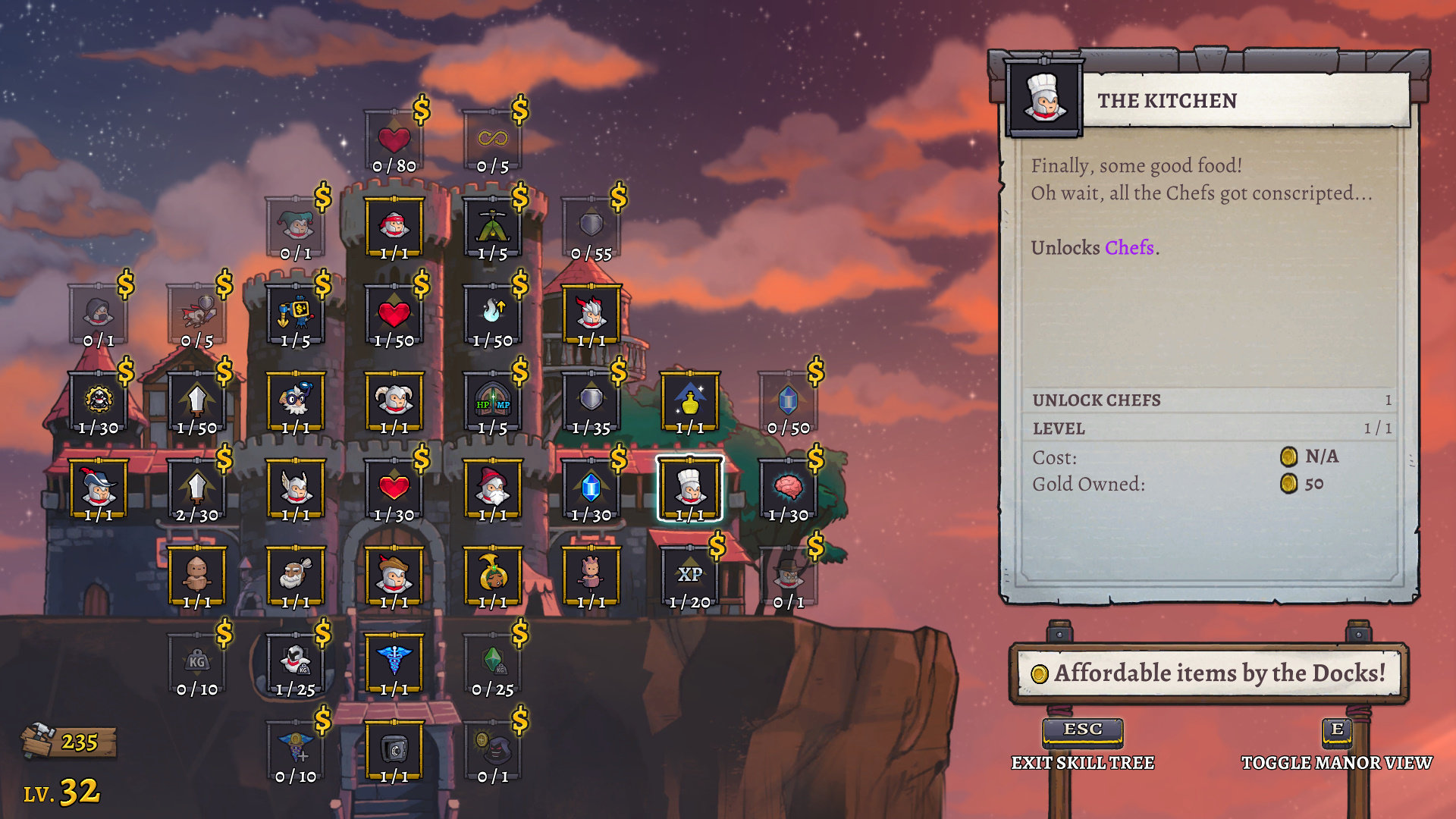Select the infinity symbol upgrade
1456x819 pixels.
tap(492, 140)
